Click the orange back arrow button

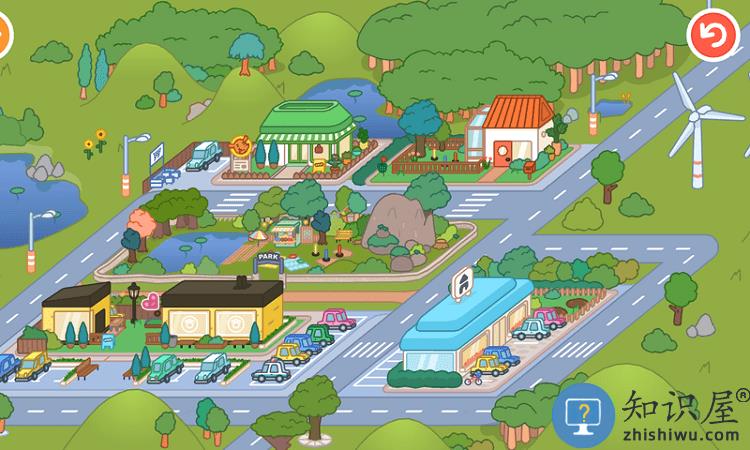pyautogui.click(x=711, y=36)
